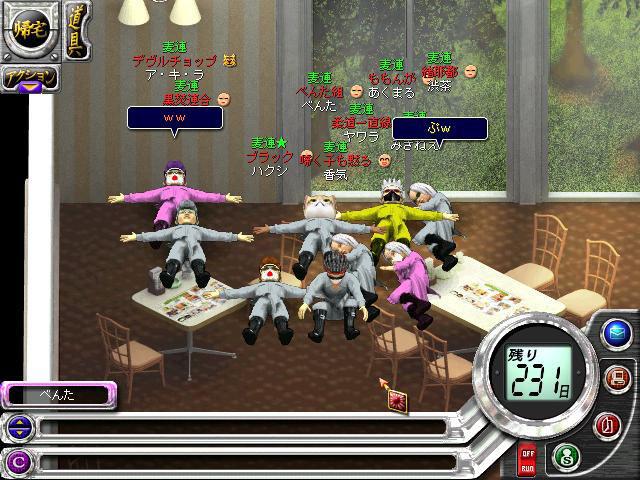Expand the アクション action dropdown
The image size is (640, 480).
[x=29, y=78]
